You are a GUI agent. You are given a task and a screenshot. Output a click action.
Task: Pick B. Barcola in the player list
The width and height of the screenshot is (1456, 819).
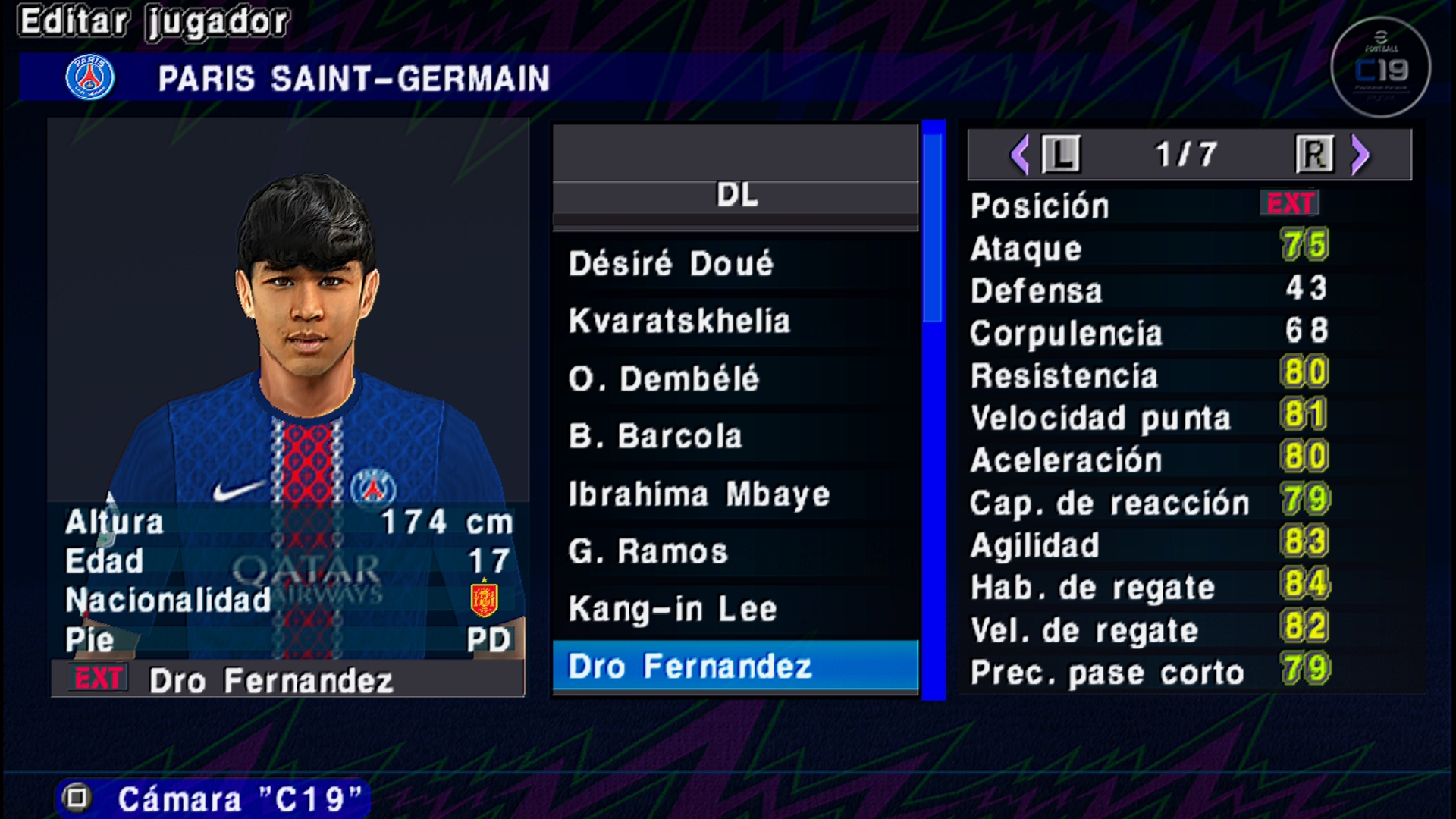coord(734,436)
